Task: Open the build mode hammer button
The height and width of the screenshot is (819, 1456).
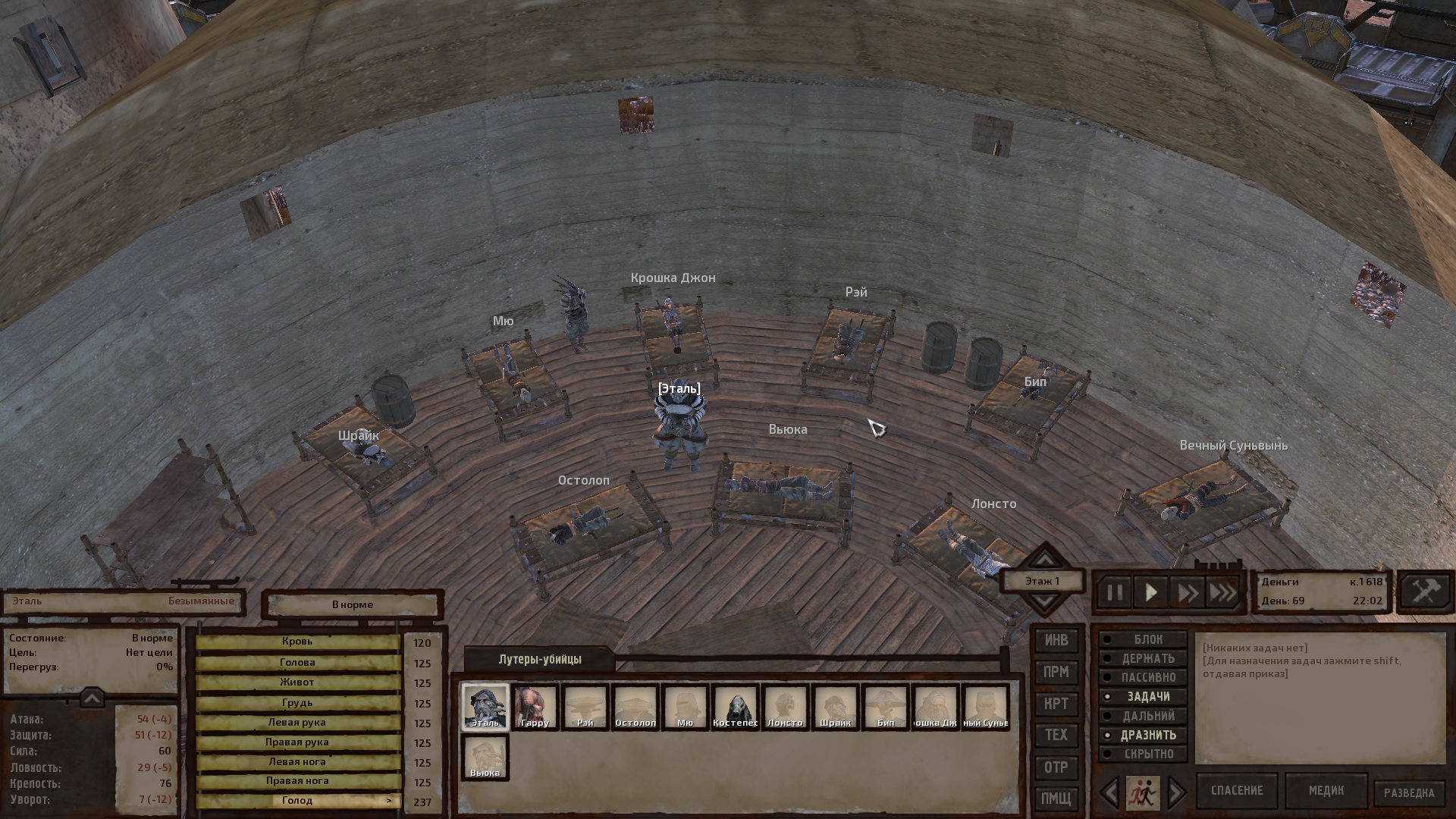Action: [x=1424, y=591]
